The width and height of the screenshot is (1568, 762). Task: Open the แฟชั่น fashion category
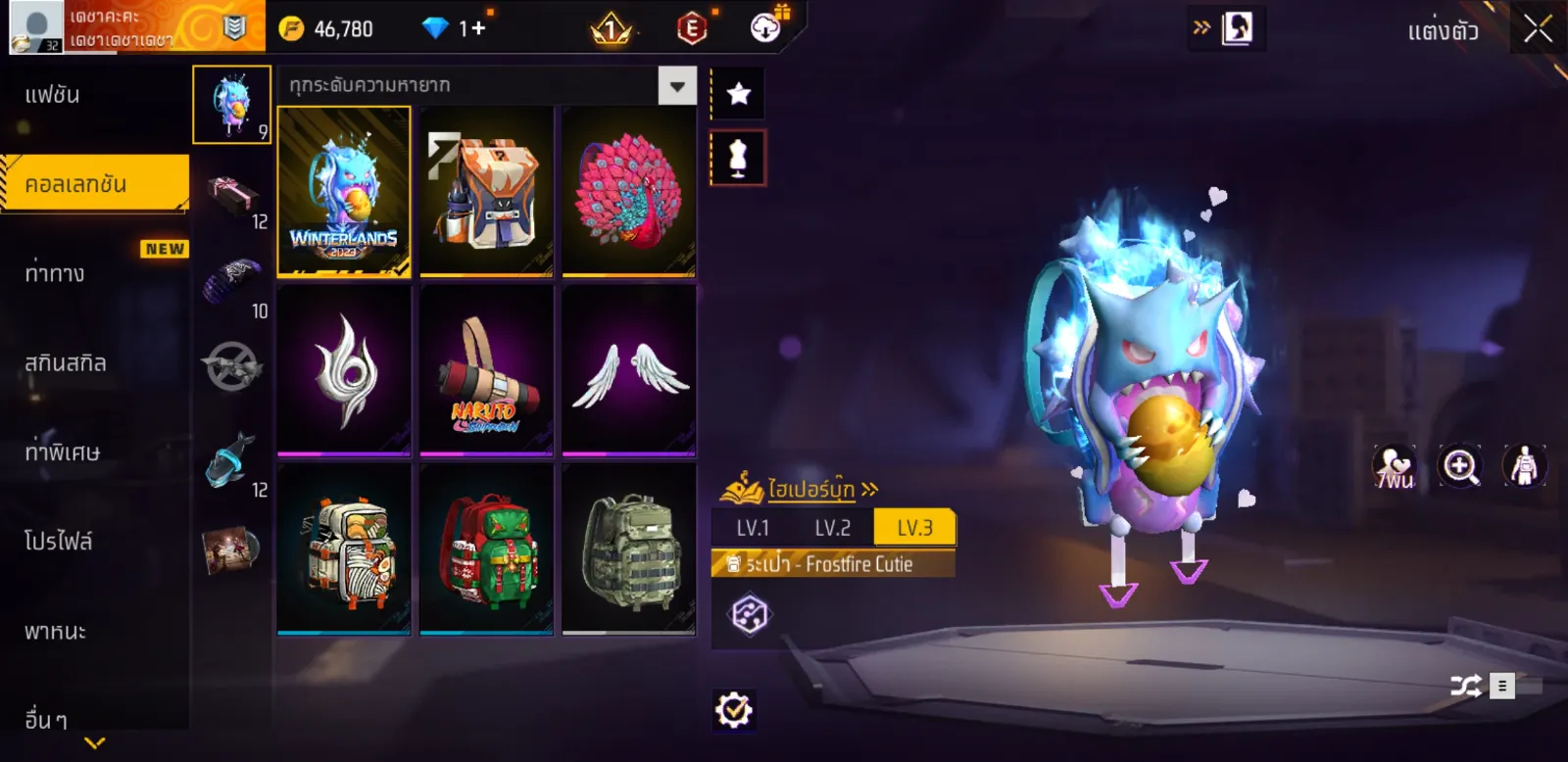click(53, 95)
